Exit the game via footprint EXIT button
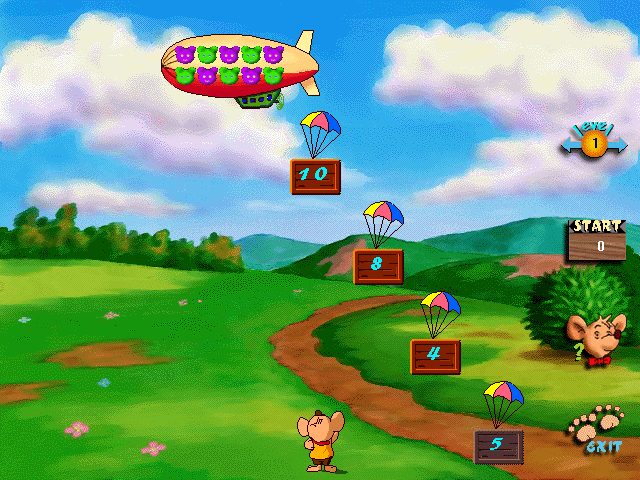Viewport: 640px width, 480px height. click(x=596, y=428)
